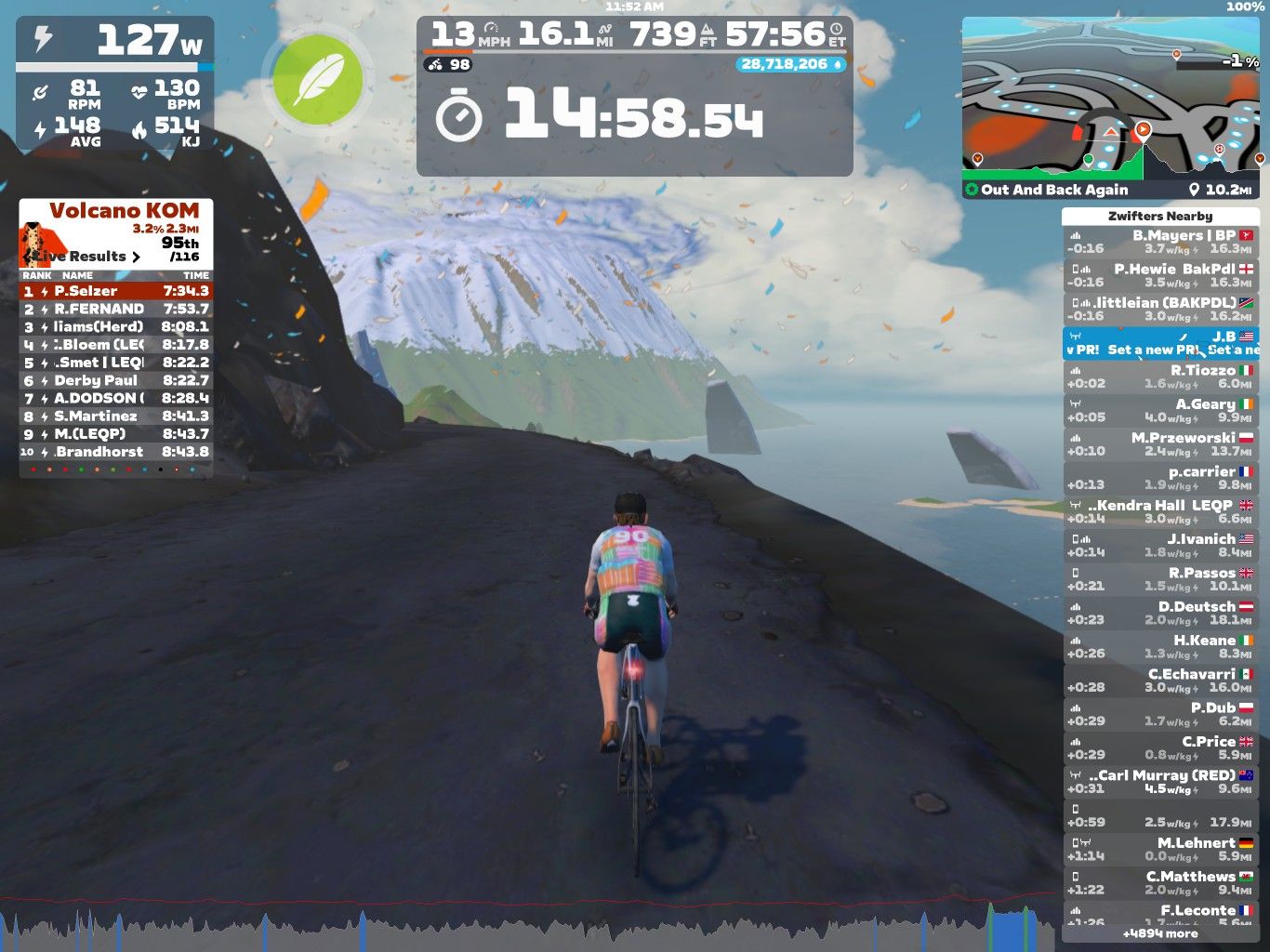Select the highlighted J.B rider row

pyautogui.click(x=1160, y=343)
